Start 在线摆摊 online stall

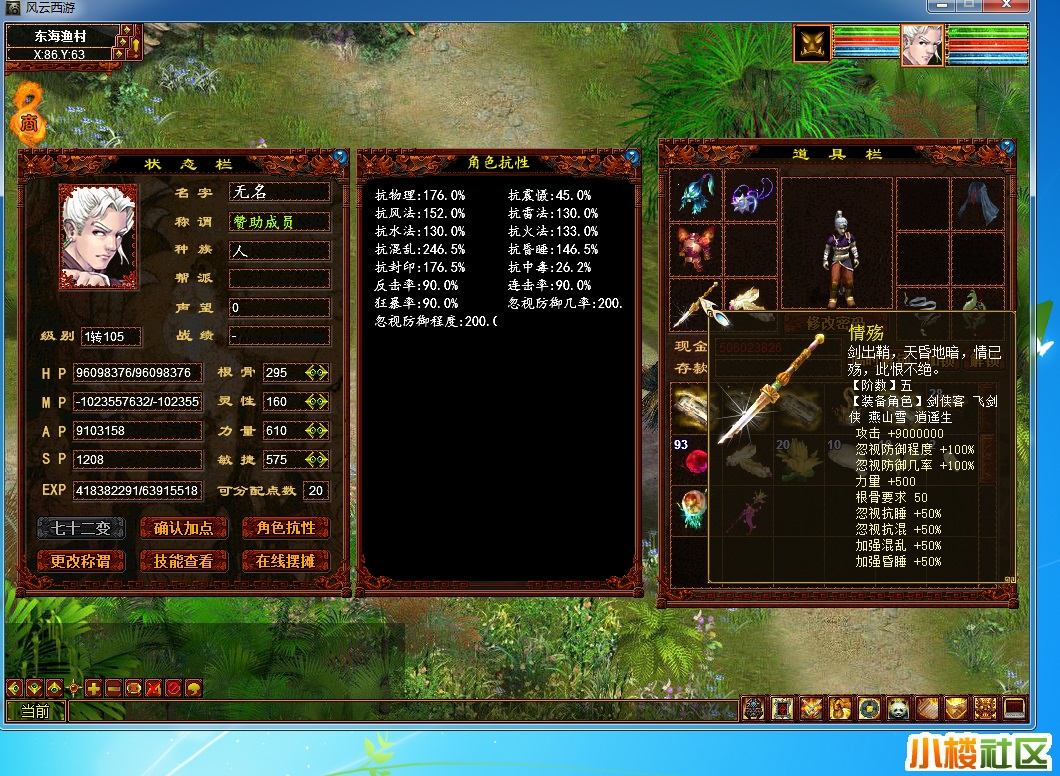click(x=285, y=561)
